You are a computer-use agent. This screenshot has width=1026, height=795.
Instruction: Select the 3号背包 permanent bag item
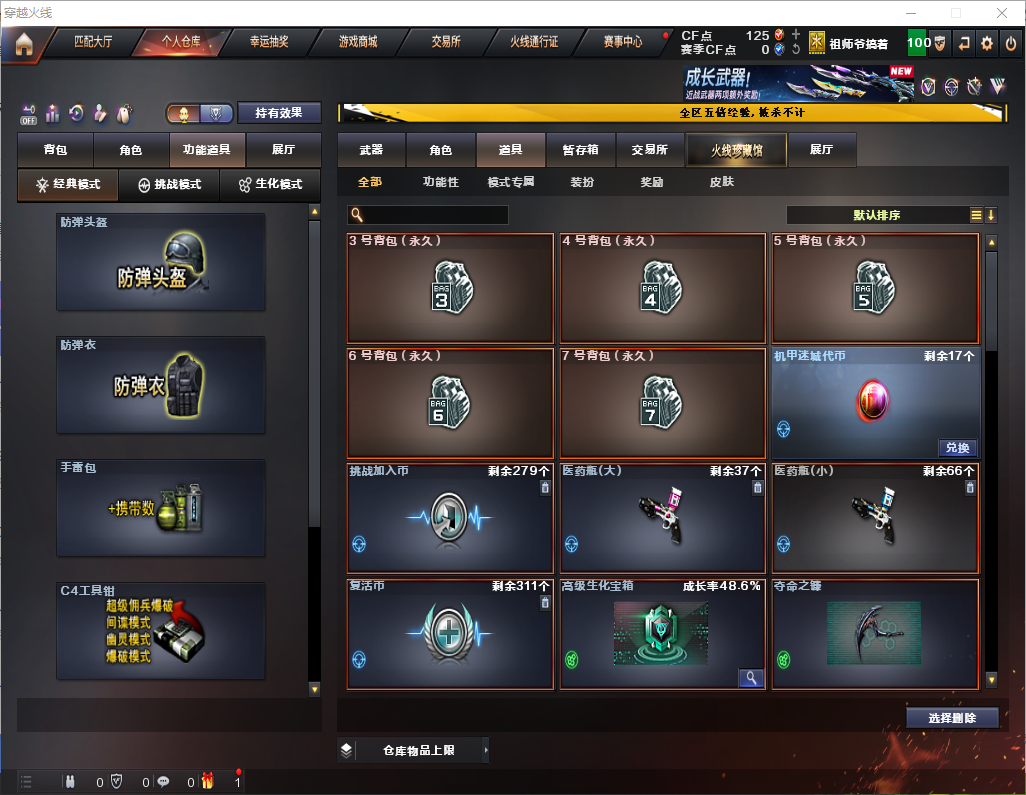click(x=450, y=288)
